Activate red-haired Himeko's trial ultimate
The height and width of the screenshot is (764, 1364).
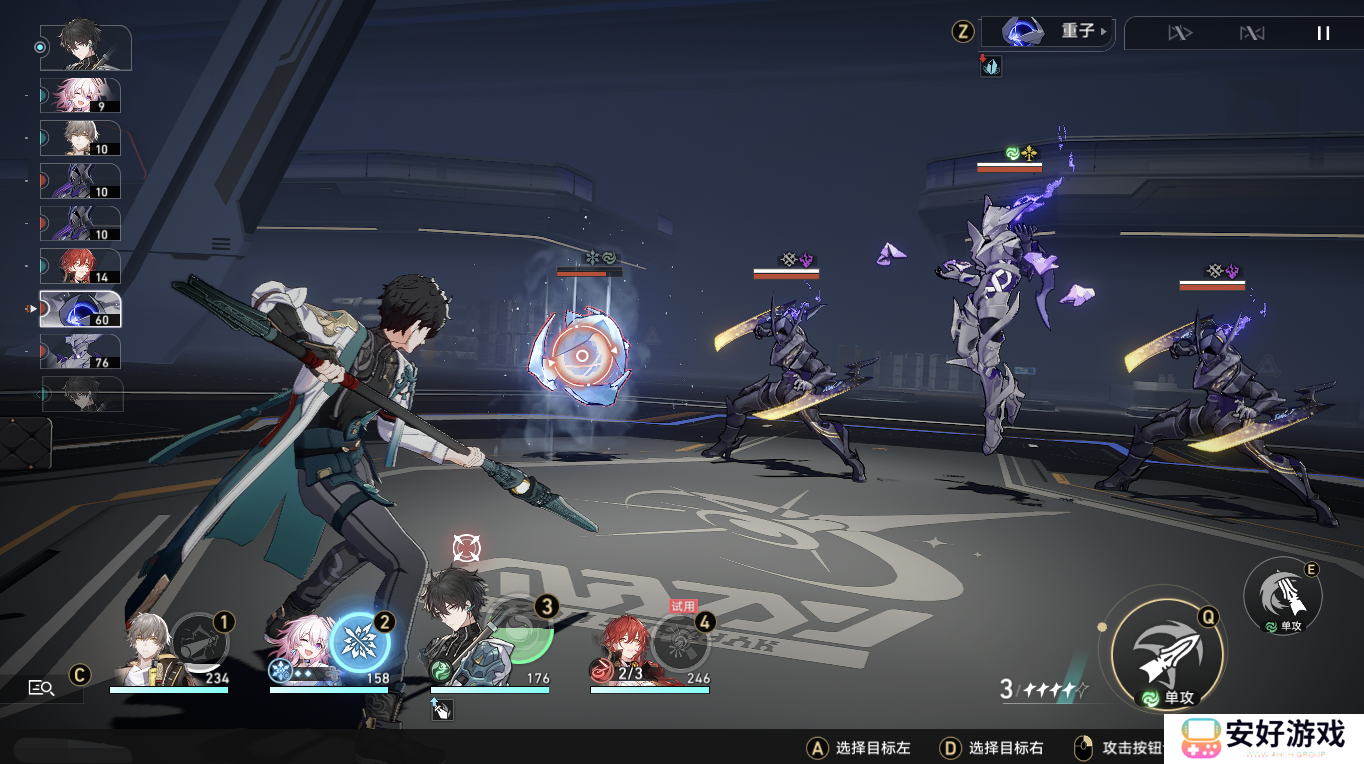[681, 643]
